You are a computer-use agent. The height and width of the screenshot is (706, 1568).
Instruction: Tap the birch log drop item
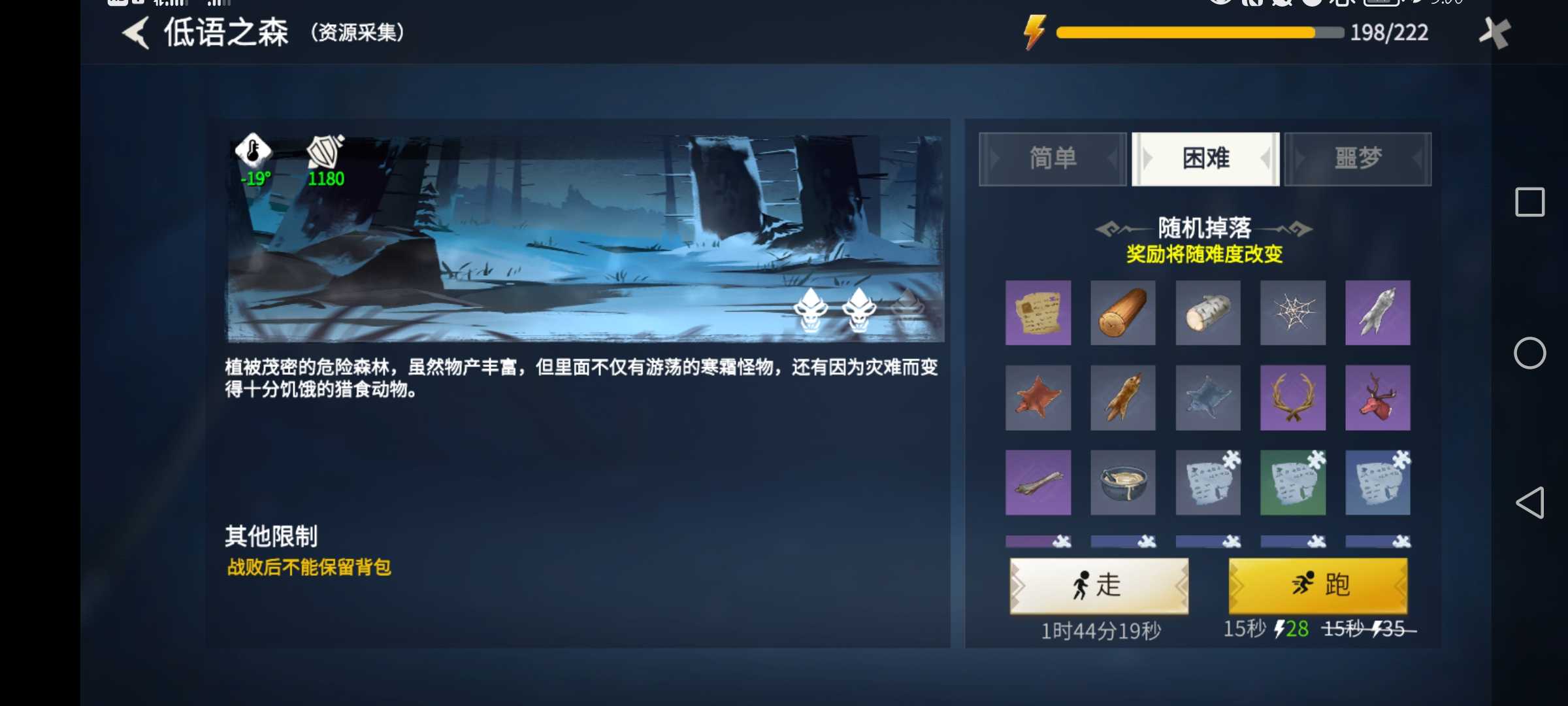point(1208,314)
